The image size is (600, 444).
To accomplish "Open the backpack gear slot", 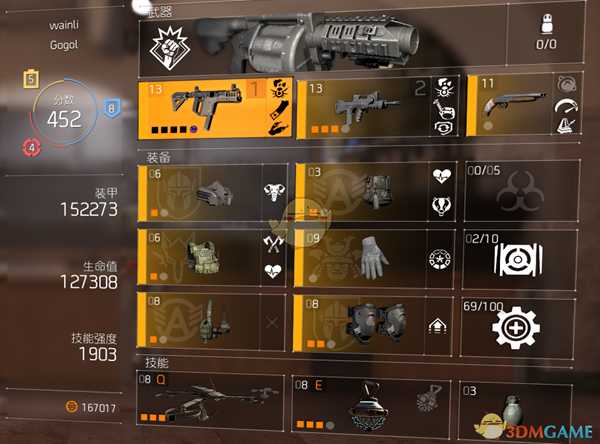I will (377, 191).
